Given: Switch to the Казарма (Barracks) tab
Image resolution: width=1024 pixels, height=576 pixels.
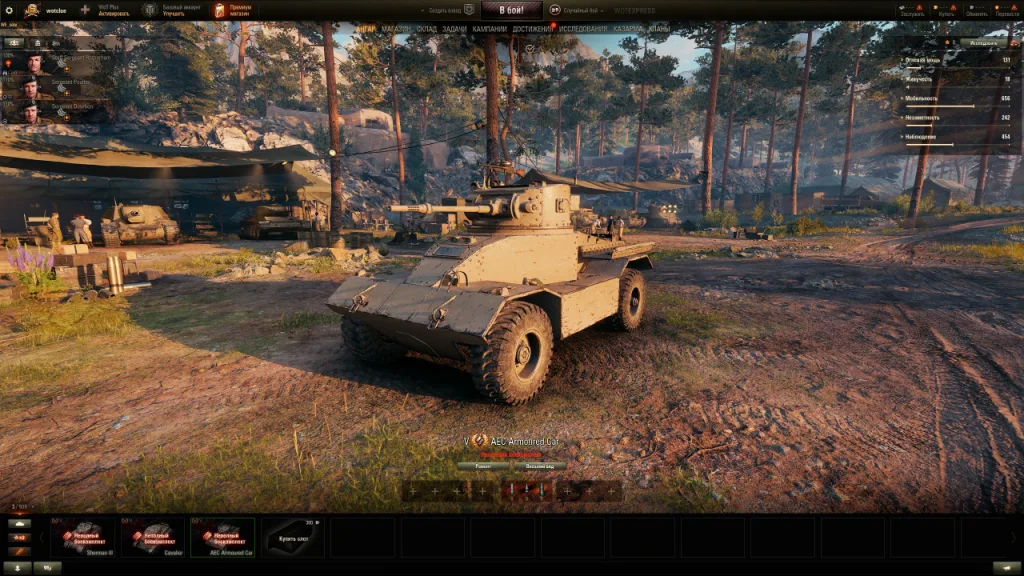Looking at the screenshot, I should tap(628, 29).
